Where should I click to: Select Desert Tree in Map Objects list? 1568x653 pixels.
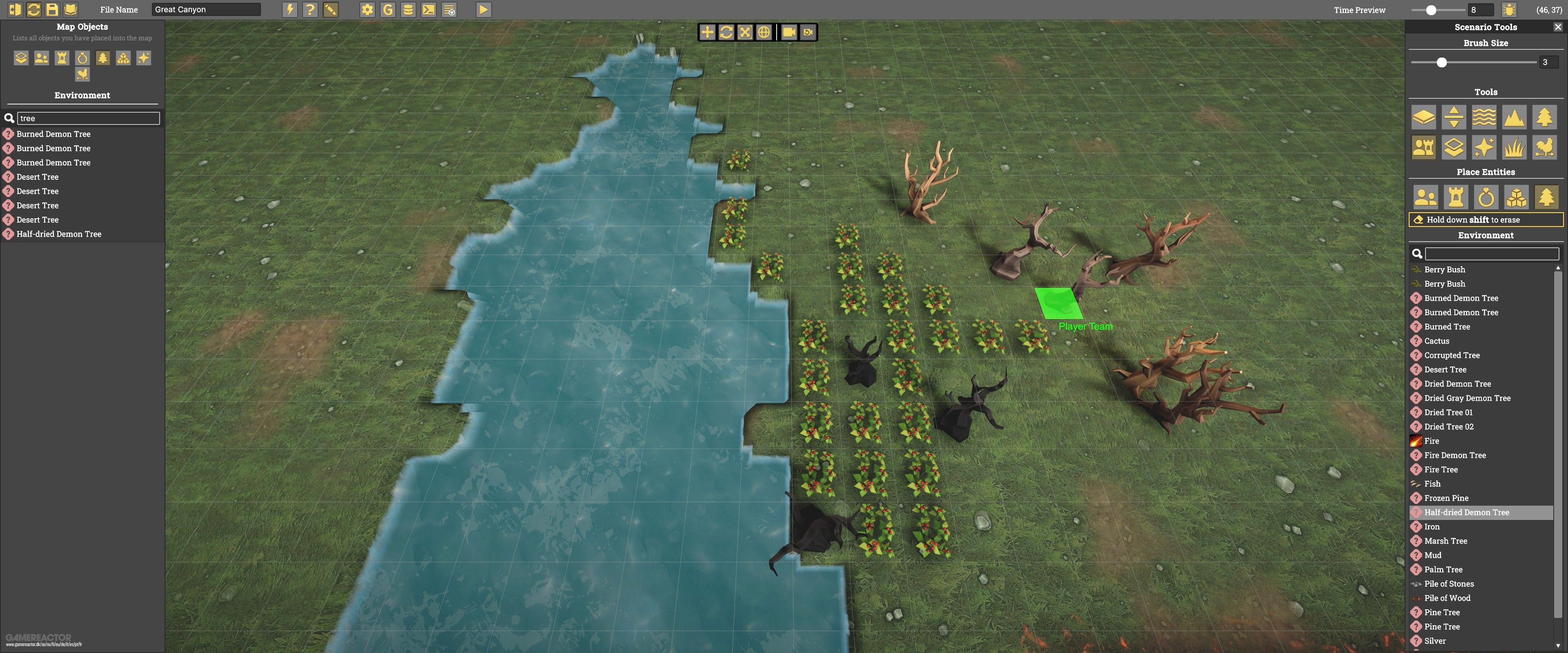38,176
